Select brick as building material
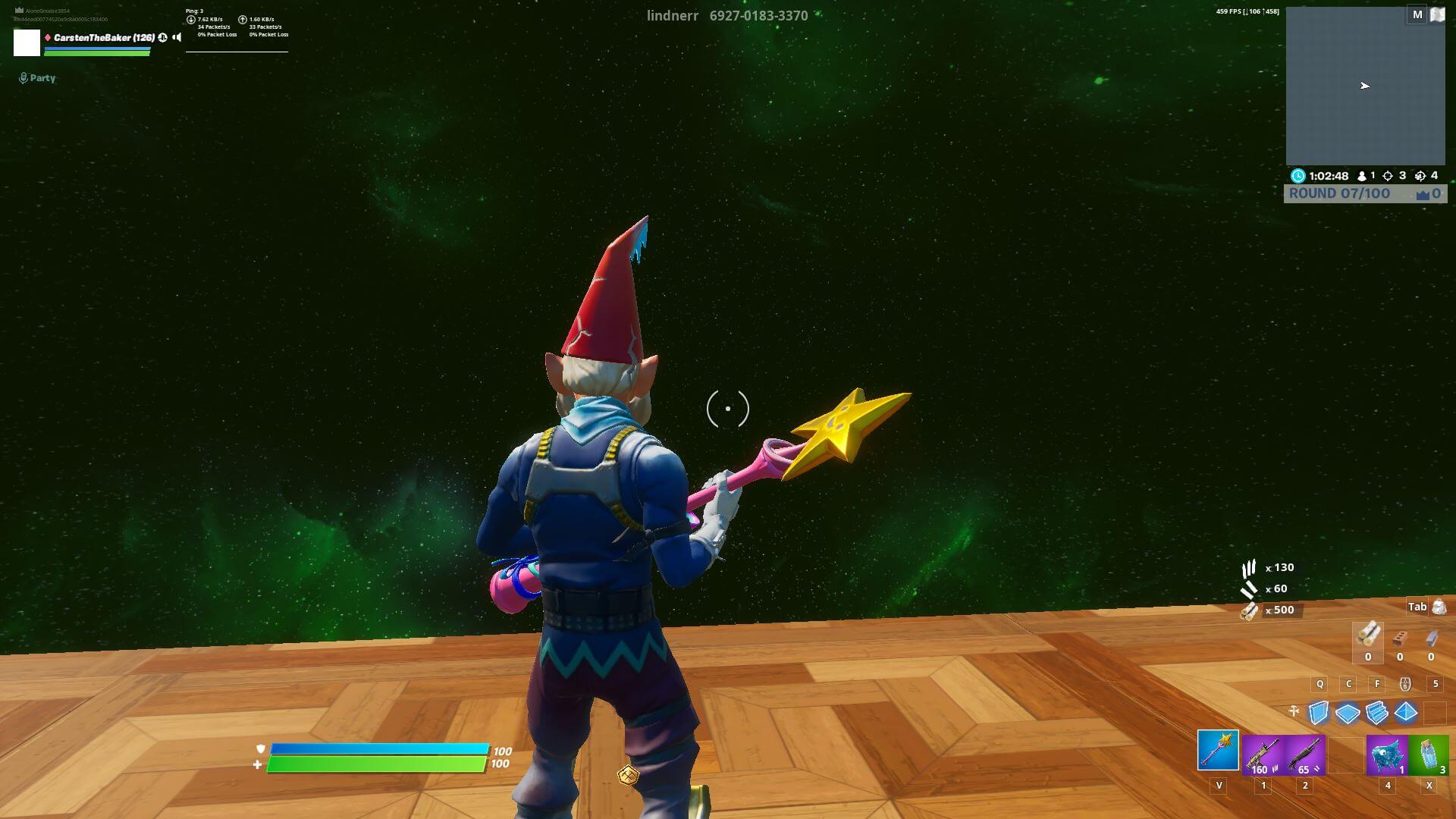1456x819 pixels. click(x=1400, y=639)
